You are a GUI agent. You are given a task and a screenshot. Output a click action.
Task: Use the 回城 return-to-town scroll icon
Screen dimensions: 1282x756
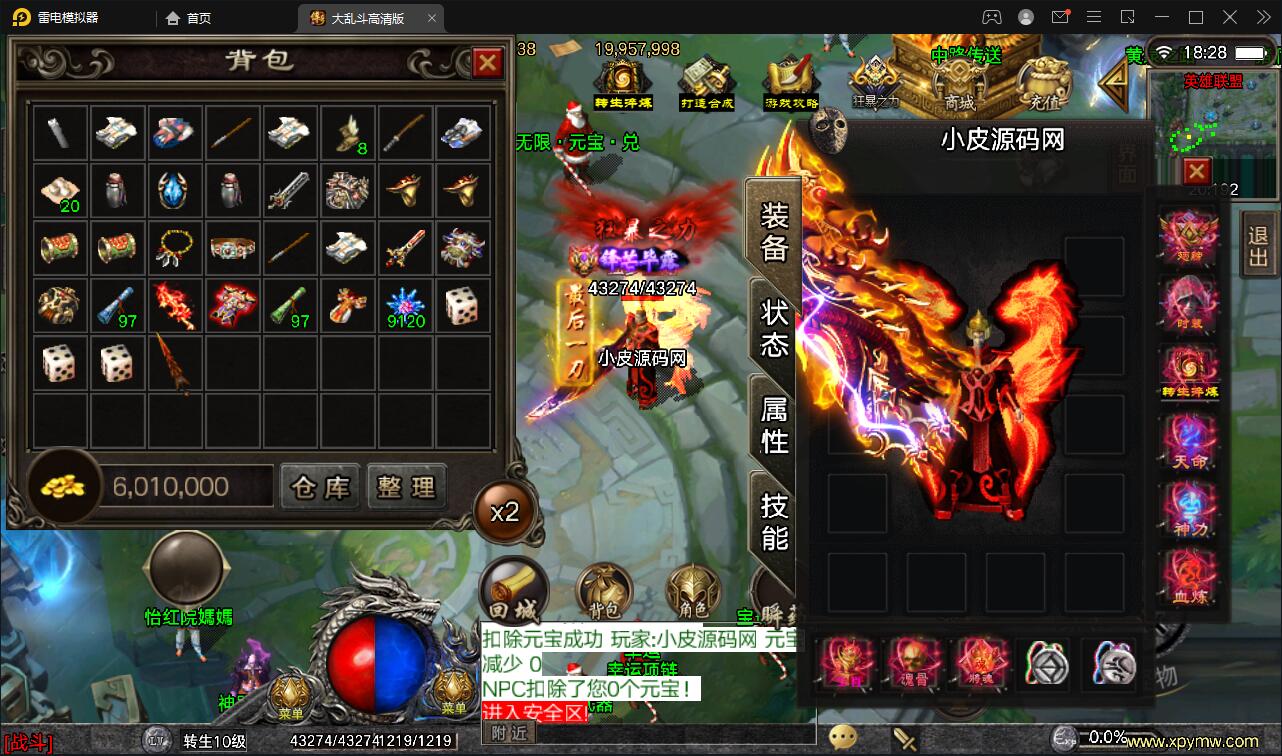pos(513,591)
